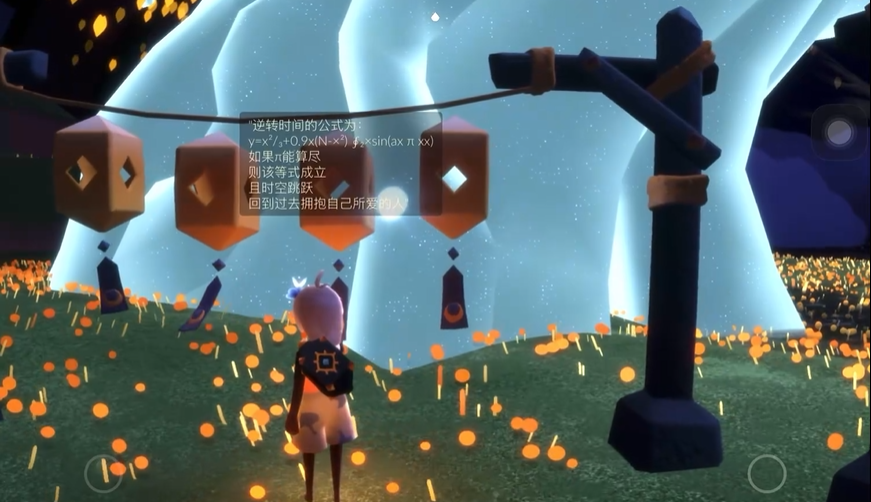Touch the left movement joystick ring

click(x=103, y=472)
